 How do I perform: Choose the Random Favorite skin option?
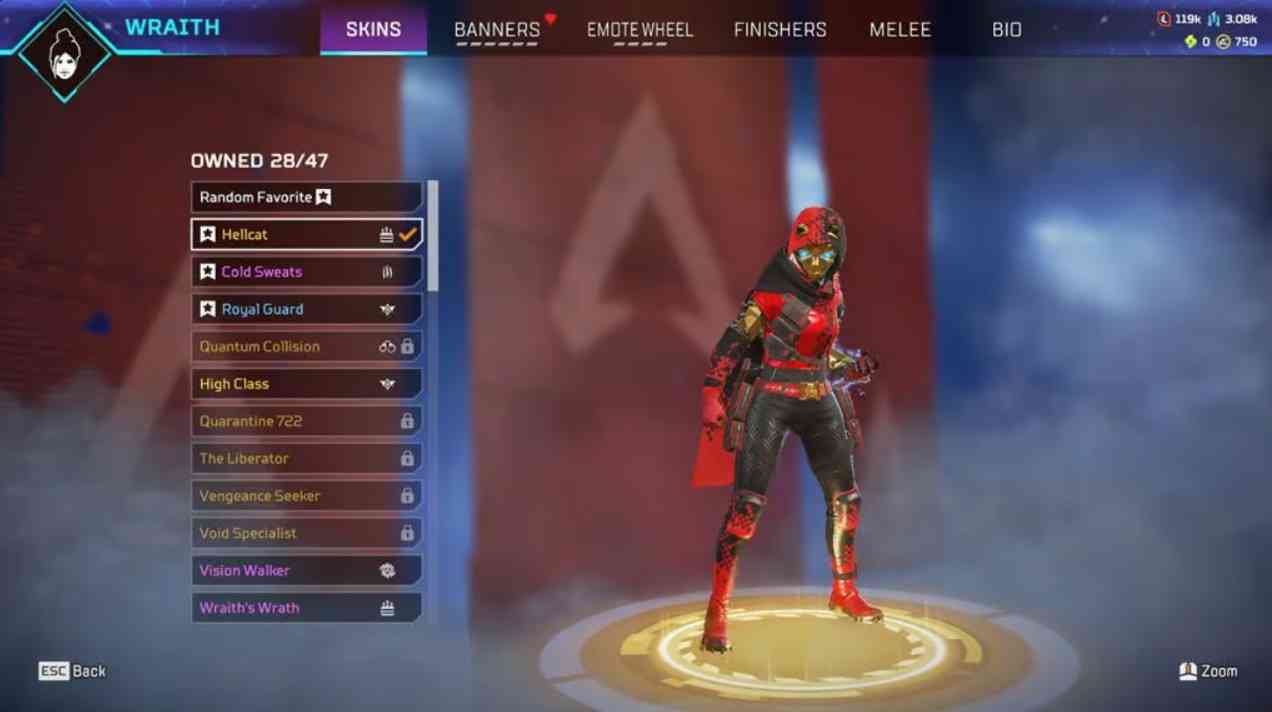[x=306, y=197]
